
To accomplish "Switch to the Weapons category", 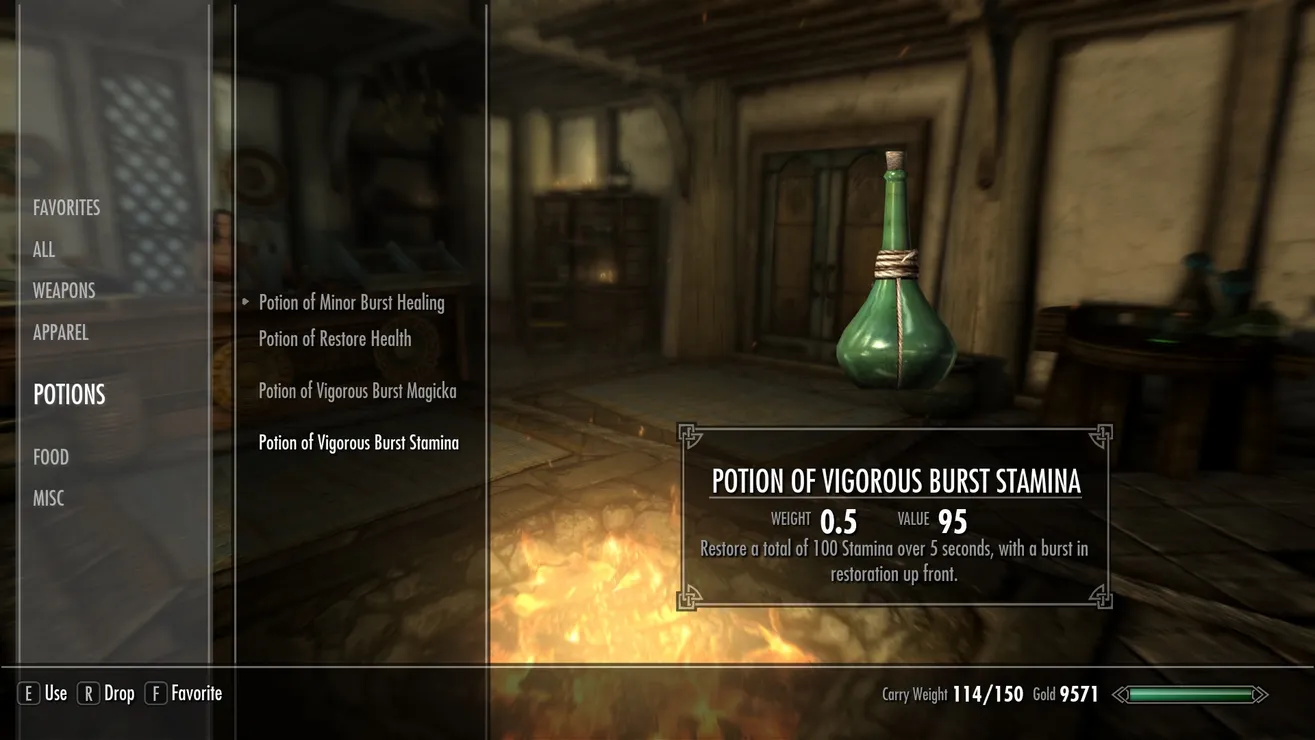I will [x=64, y=291].
